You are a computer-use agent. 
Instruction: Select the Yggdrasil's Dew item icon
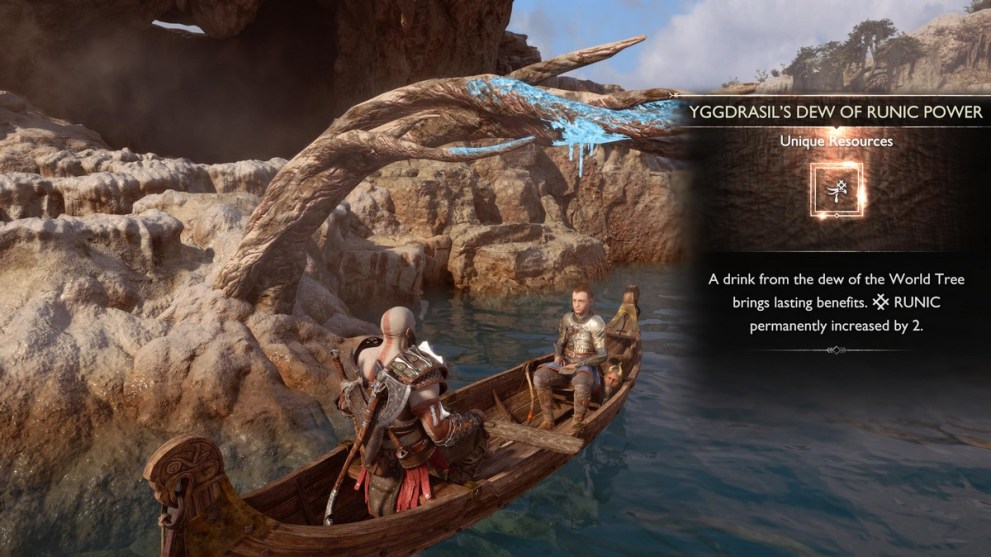tap(837, 190)
